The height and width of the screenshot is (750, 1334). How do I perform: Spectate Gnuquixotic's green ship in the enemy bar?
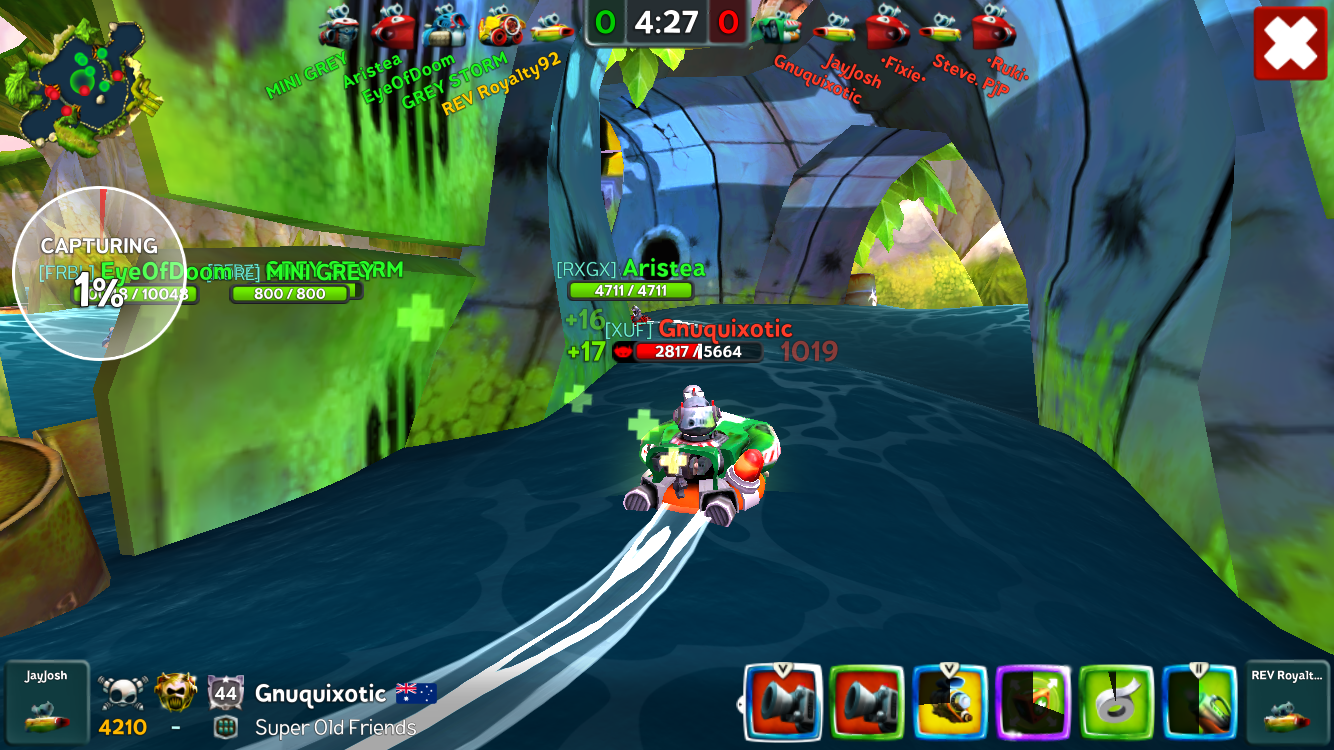tap(776, 27)
